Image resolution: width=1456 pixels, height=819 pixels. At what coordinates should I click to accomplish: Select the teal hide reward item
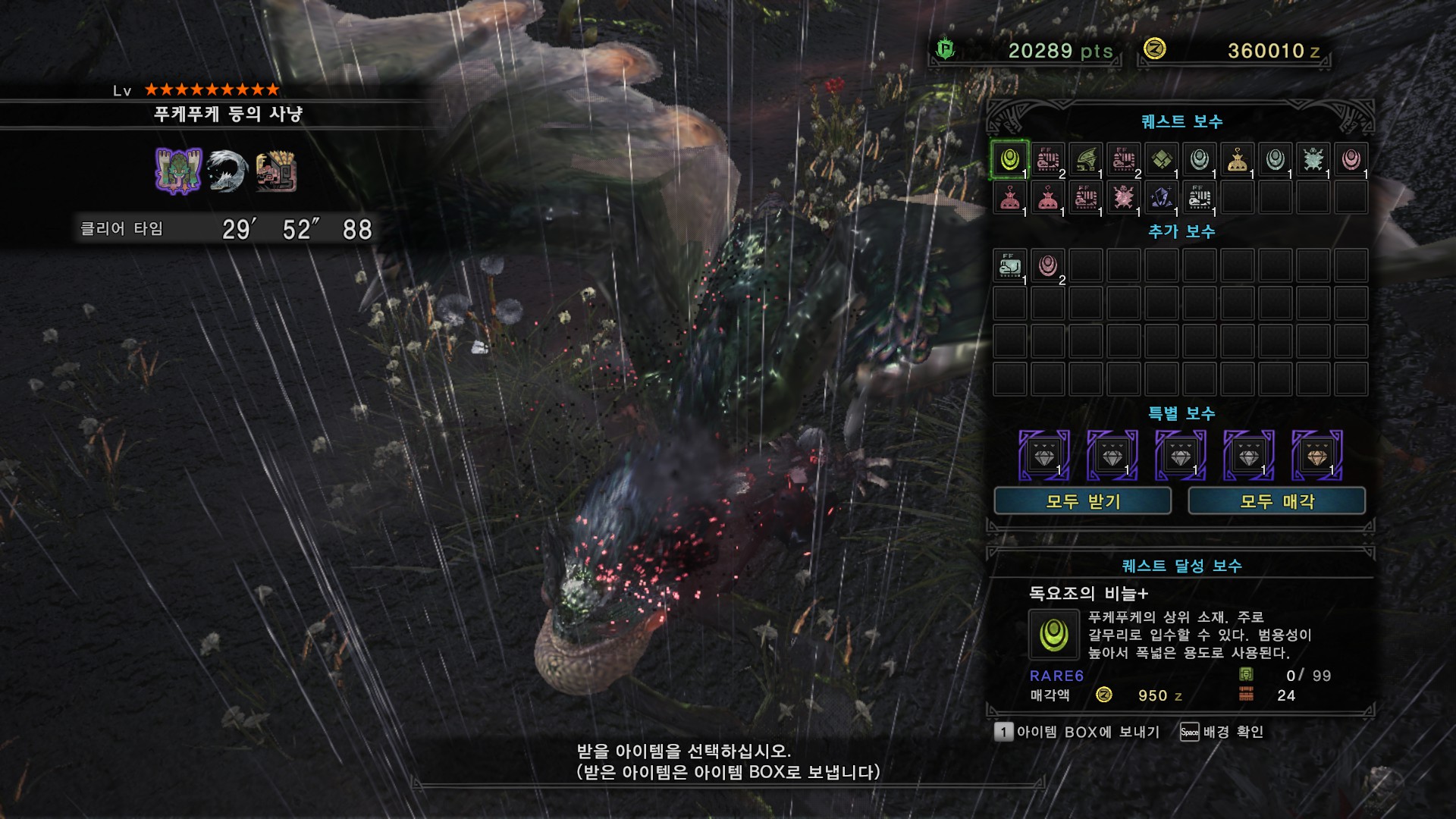pos(1313,160)
